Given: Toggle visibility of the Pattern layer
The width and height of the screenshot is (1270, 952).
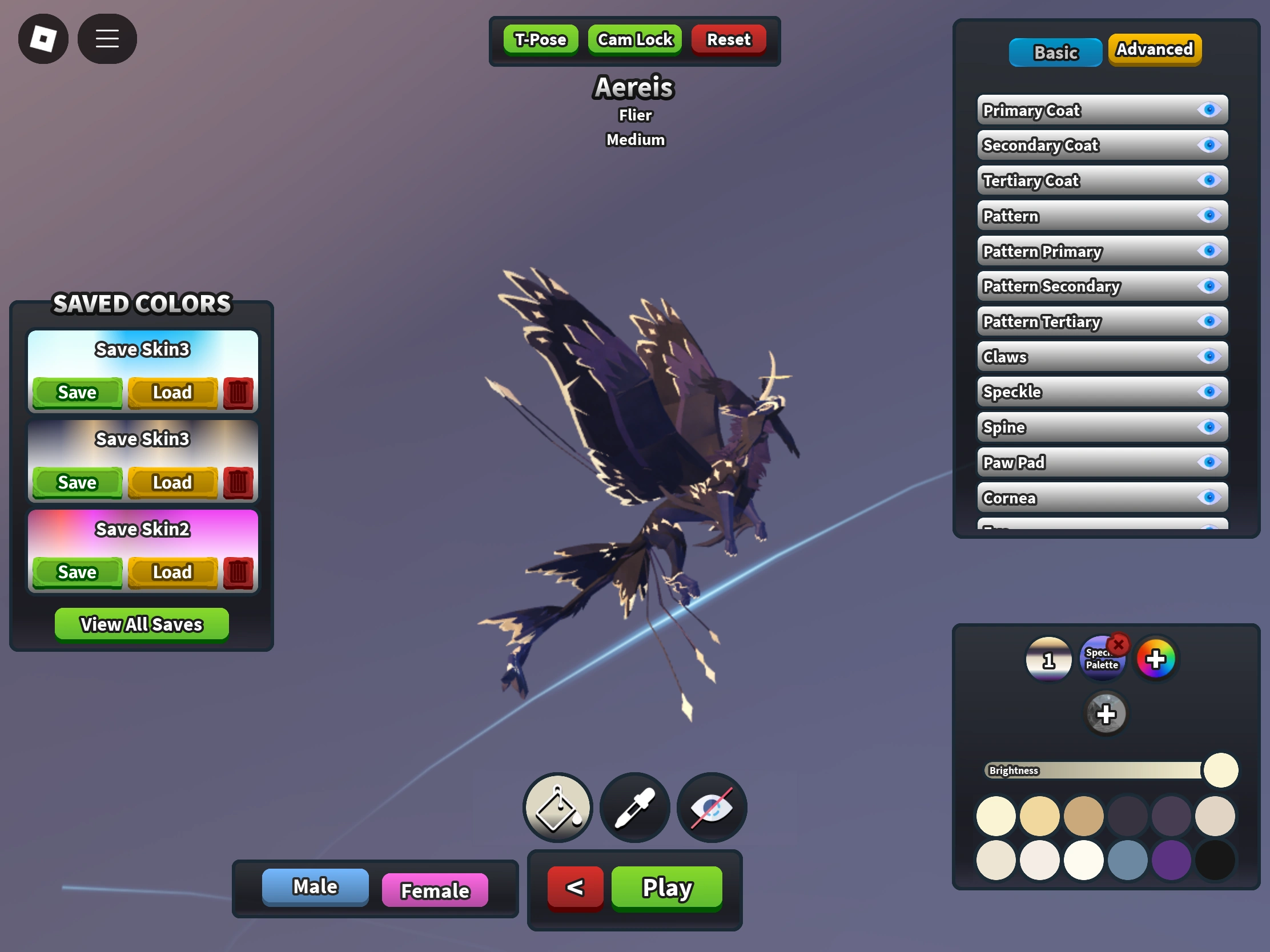Looking at the screenshot, I should [1210, 216].
